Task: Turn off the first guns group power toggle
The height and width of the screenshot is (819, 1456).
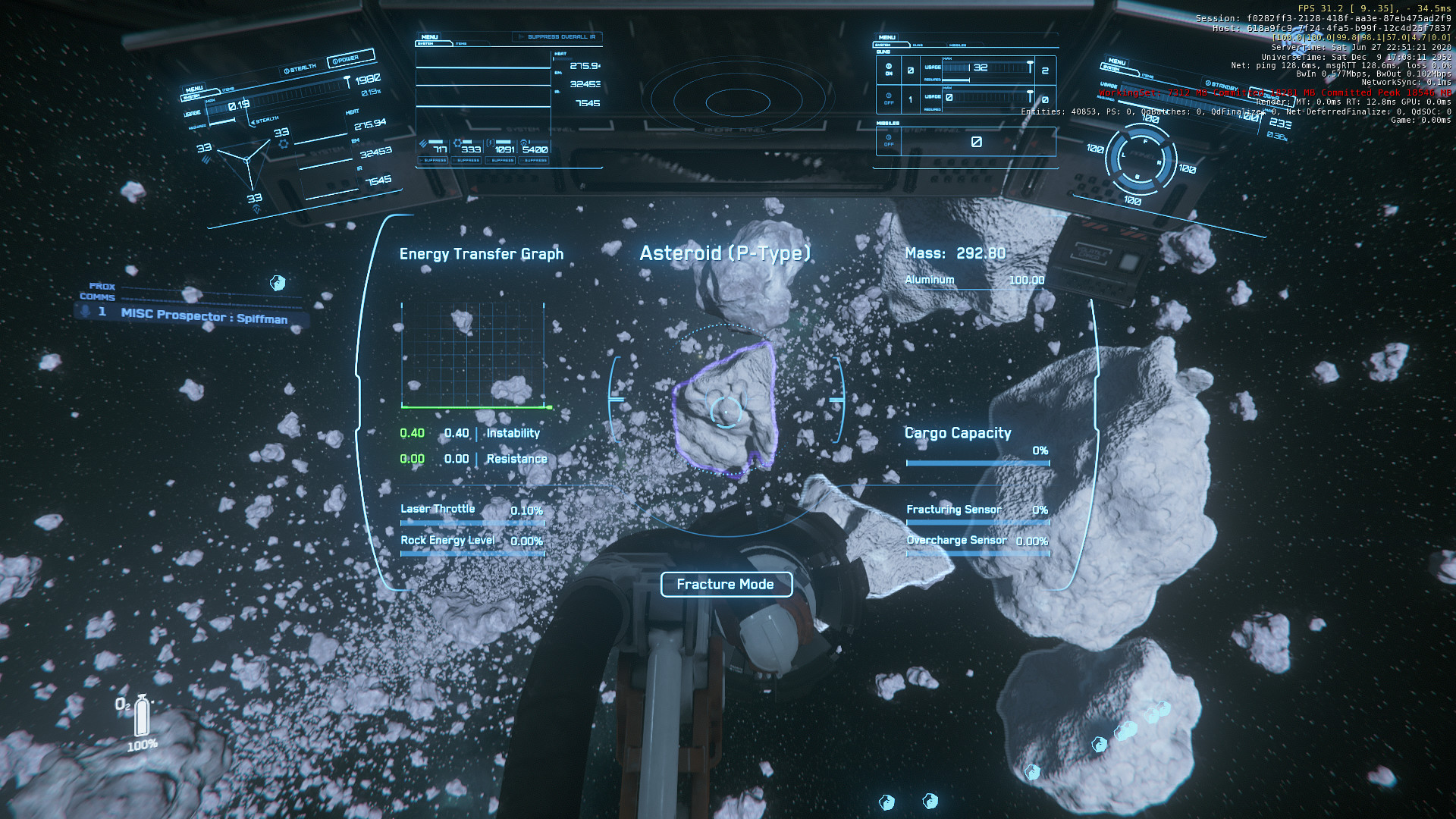Action: click(x=889, y=69)
